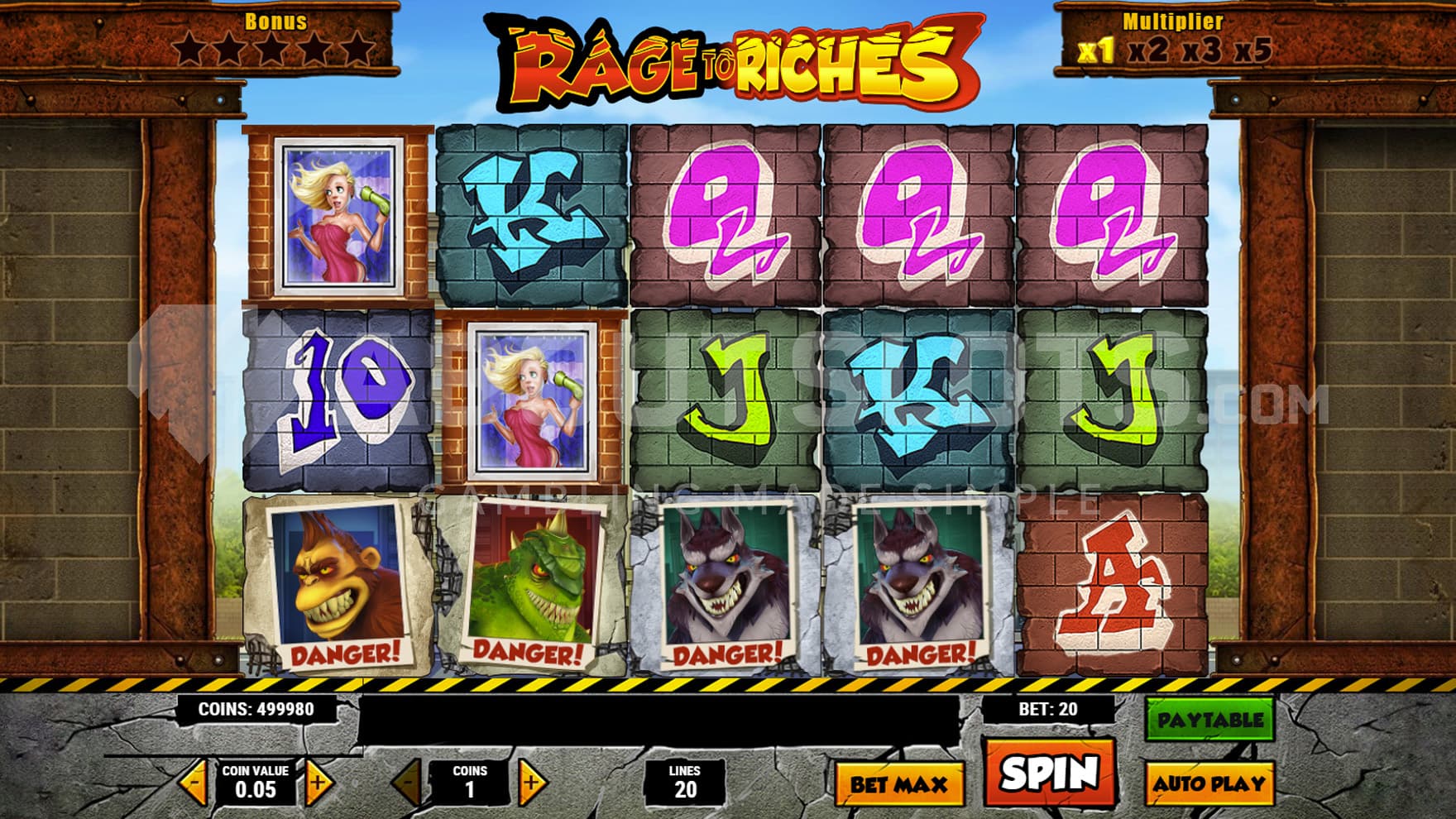Viewport: 1456px width, 819px height.
Task: Open the PAYTABLE
Action: [x=1209, y=720]
